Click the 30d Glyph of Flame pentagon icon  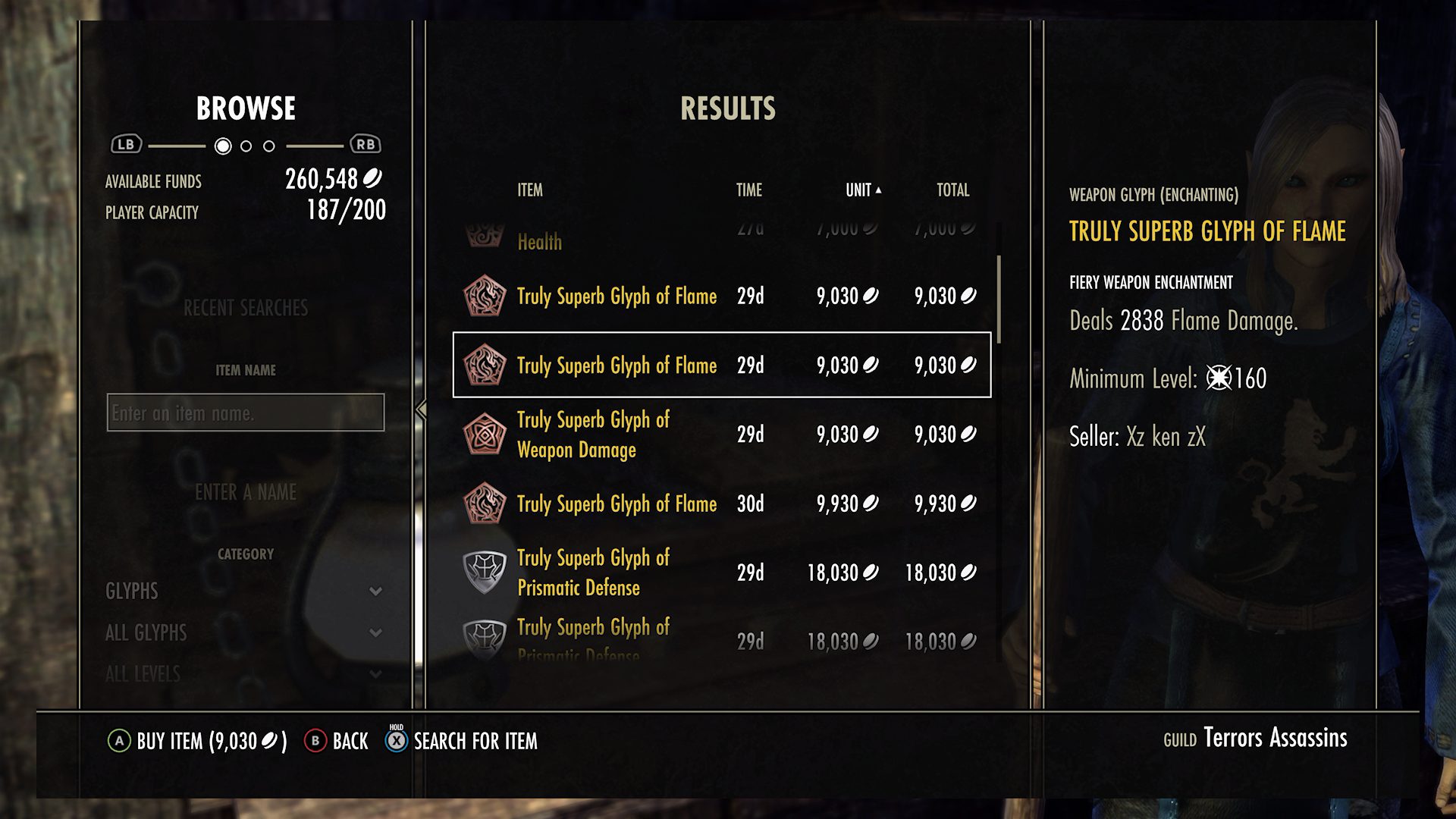pyautogui.click(x=485, y=503)
